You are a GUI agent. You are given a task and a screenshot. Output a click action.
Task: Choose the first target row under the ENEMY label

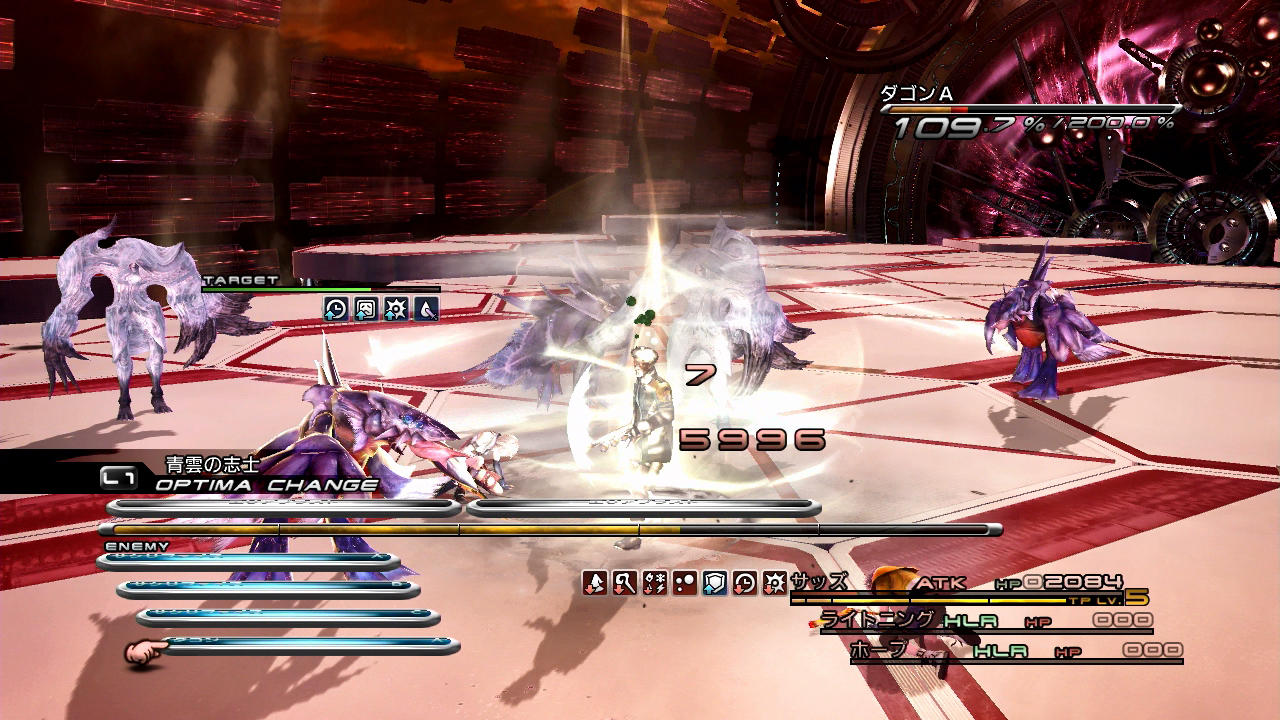pyautogui.click(x=248, y=562)
